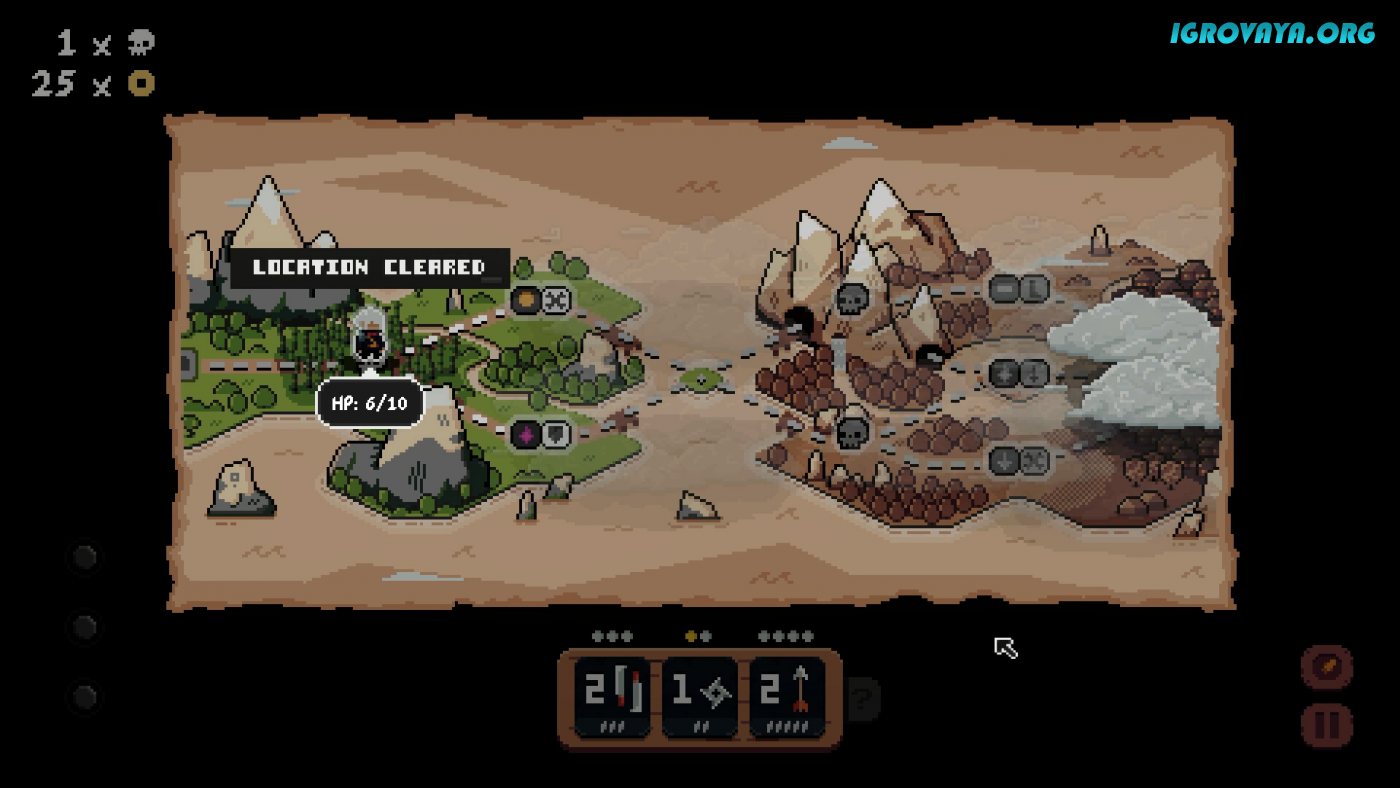Image resolution: width=1400 pixels, height=788 pixels.
Task: Select the lower skull battle node
Action: pyautogui.click(x=852, y=433)
